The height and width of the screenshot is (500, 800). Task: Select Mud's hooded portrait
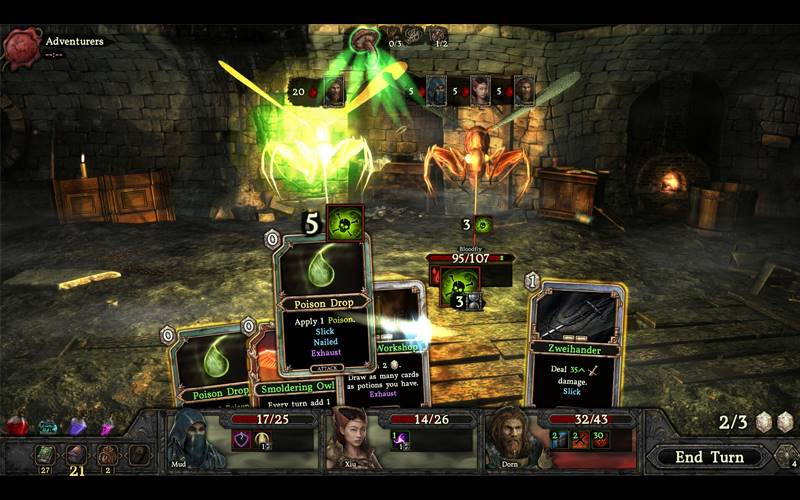pyautogui.click(x=191, y=442)
